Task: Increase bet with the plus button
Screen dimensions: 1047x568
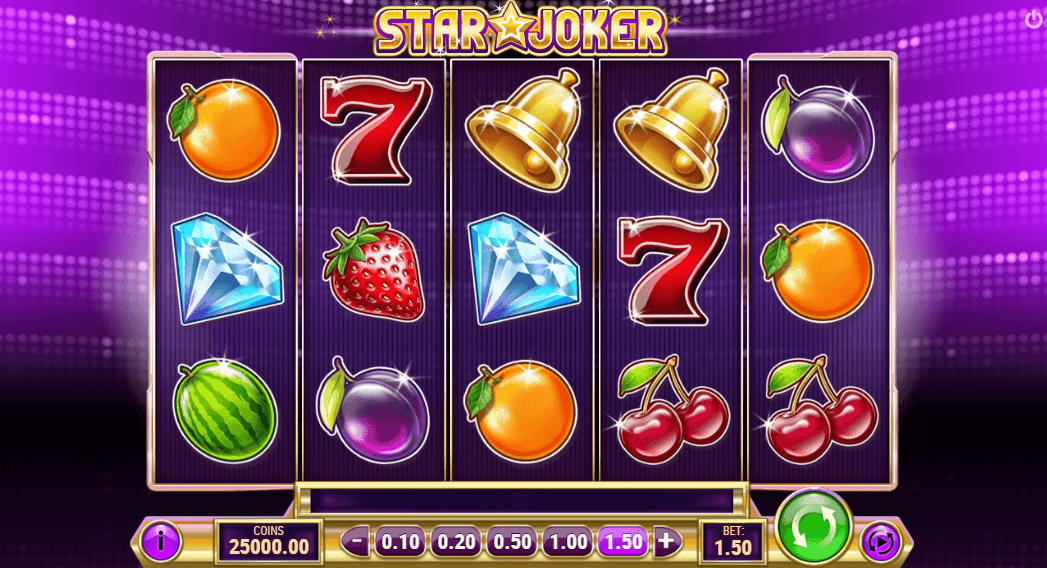Action: pyautogui.click(x=667, y=542)
